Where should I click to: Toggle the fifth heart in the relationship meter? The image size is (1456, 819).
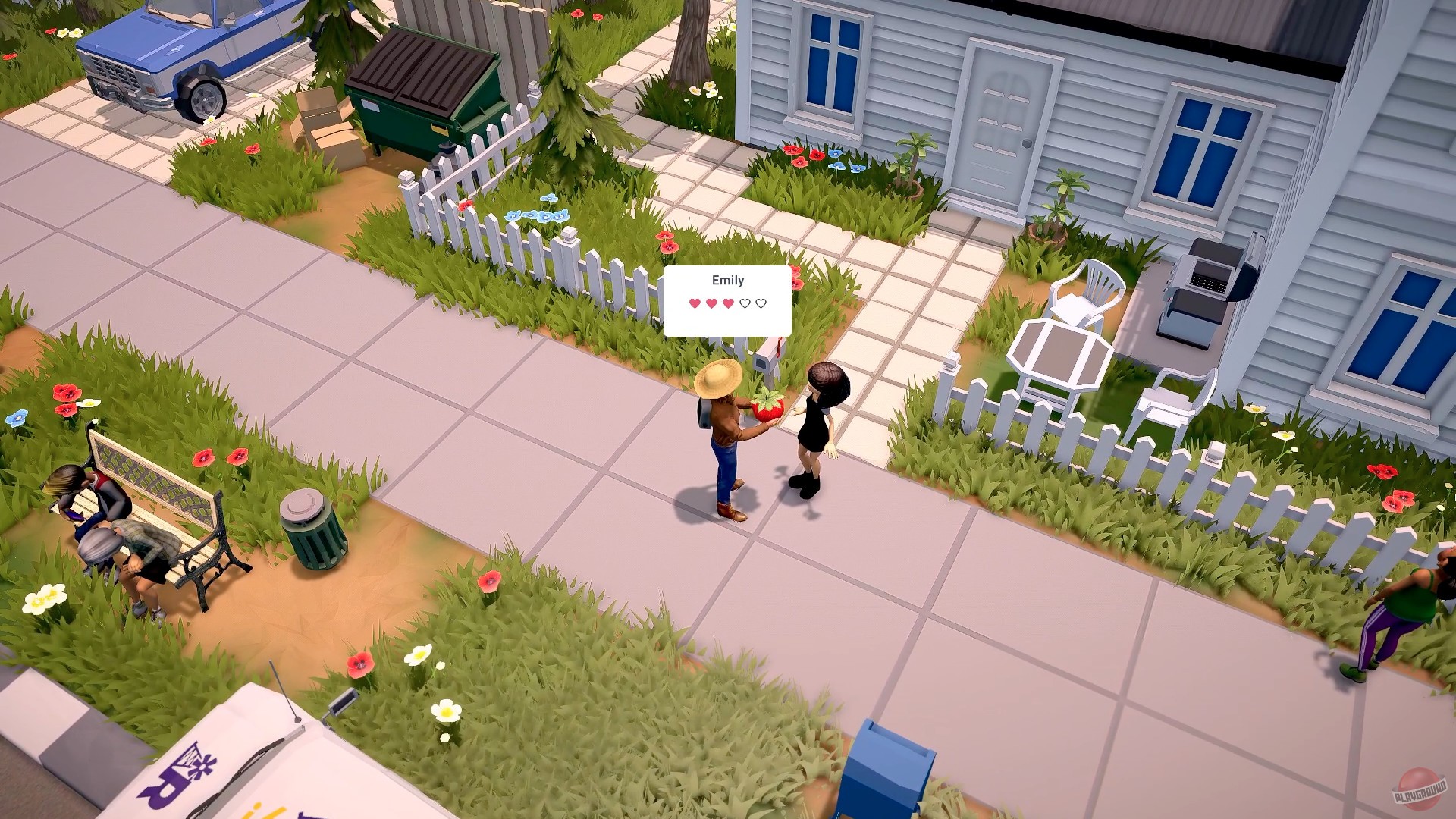click(761, 303)
